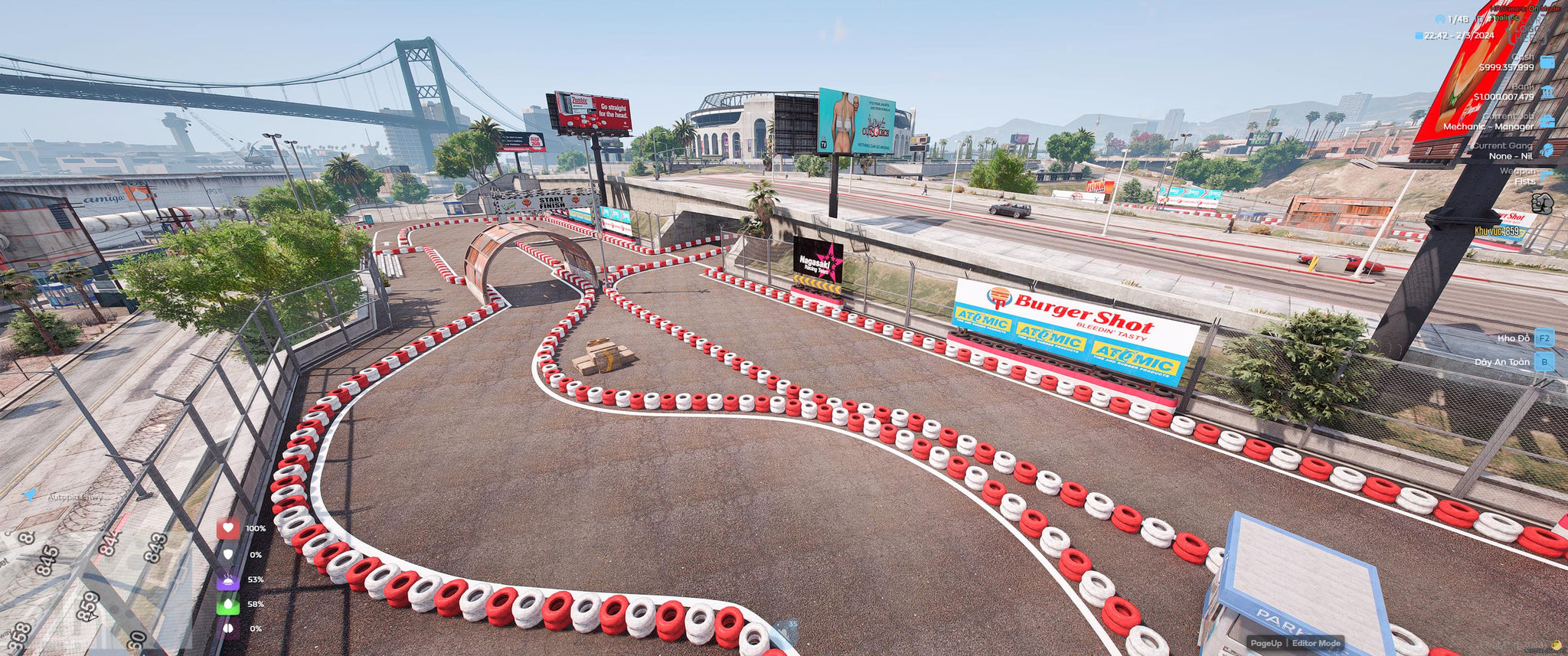Screen dimensions: 1568x656
Task: Select the brain stress icon
Action: click(228, 628)
